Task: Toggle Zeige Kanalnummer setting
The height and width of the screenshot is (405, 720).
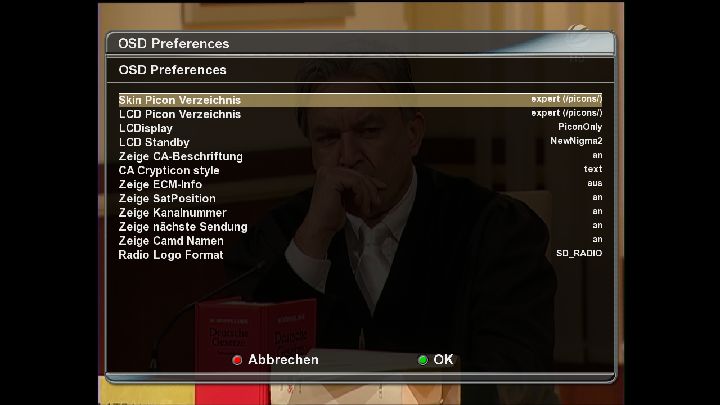Action: pos(360,212)
